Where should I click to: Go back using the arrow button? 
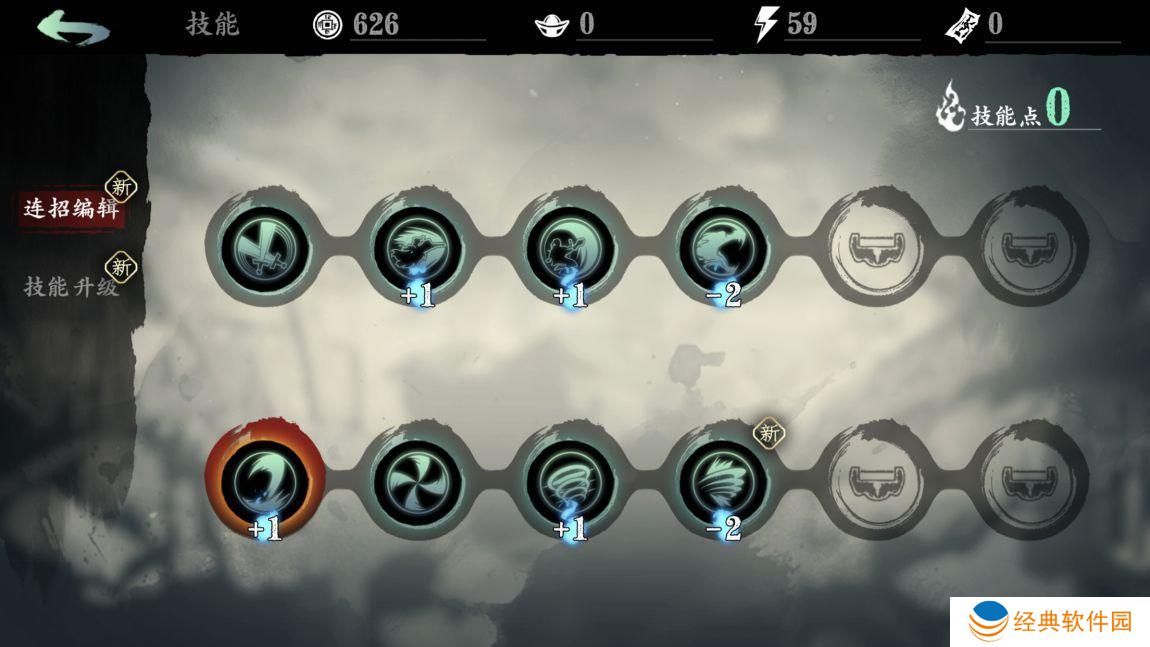pos(72,26)
